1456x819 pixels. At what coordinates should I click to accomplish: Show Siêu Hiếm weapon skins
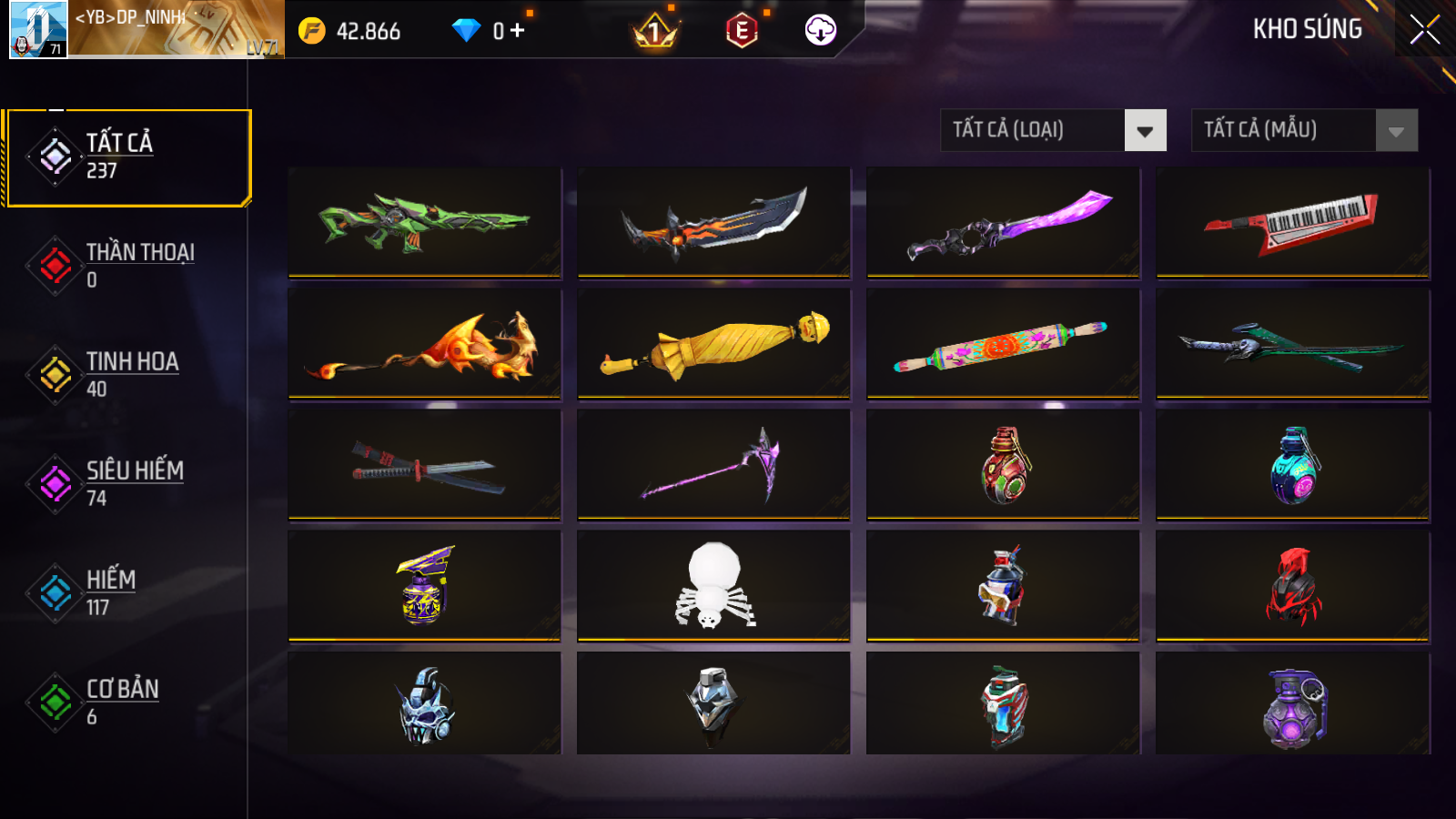[x=127, y=484]
